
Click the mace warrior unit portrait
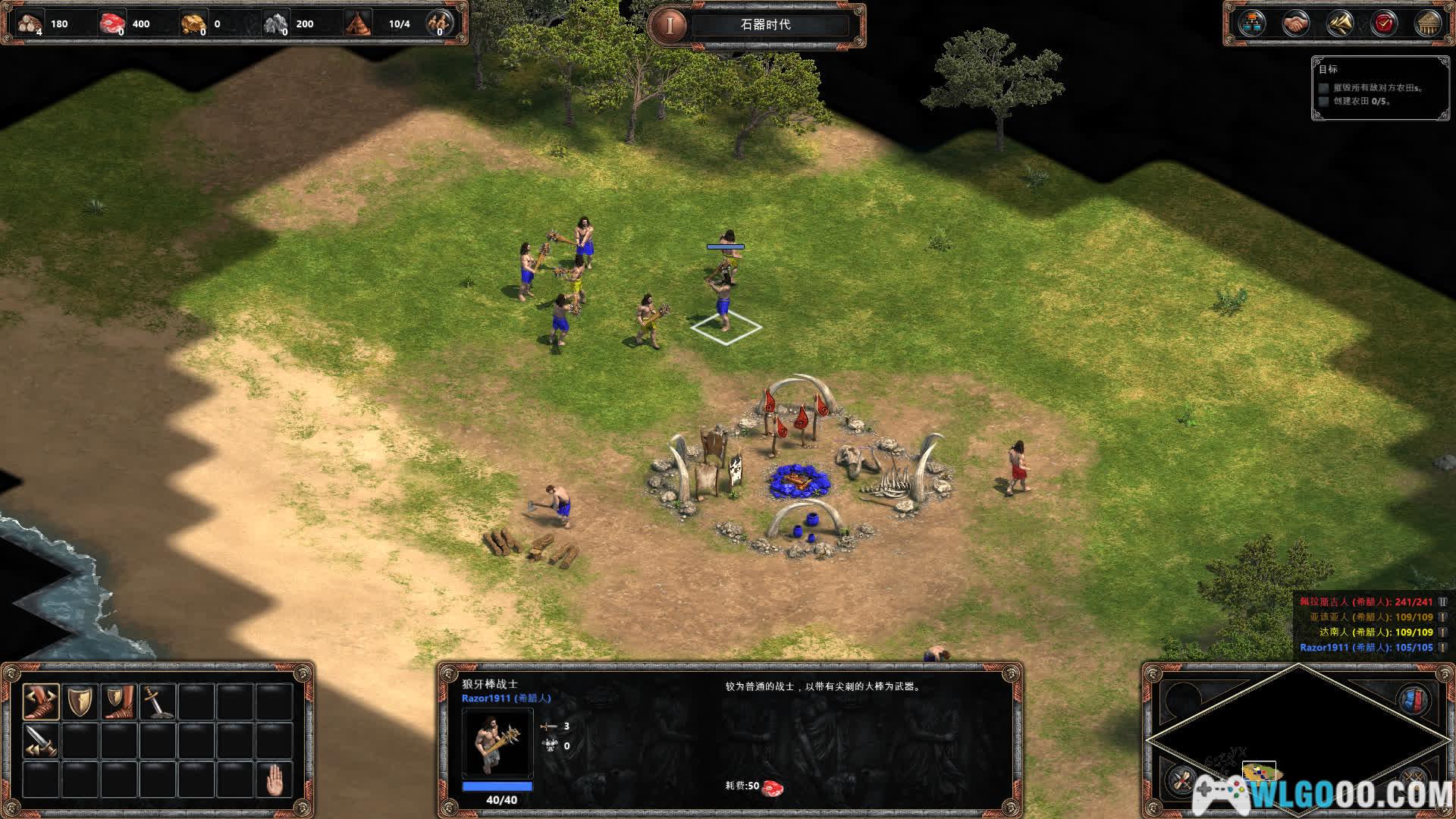coord(497,743)
